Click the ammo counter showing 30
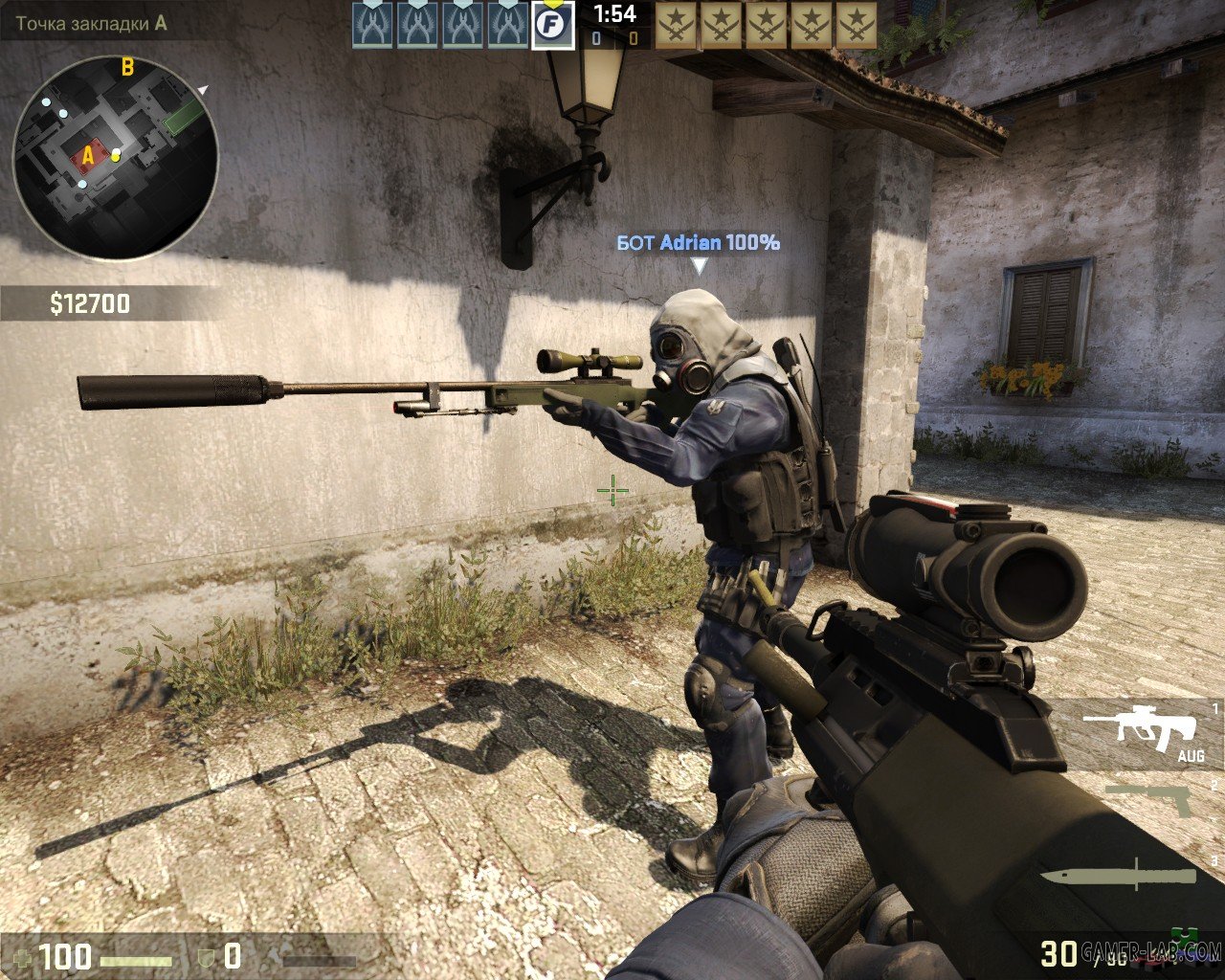Screen dimensions: 1225x980 point(1058,952)
